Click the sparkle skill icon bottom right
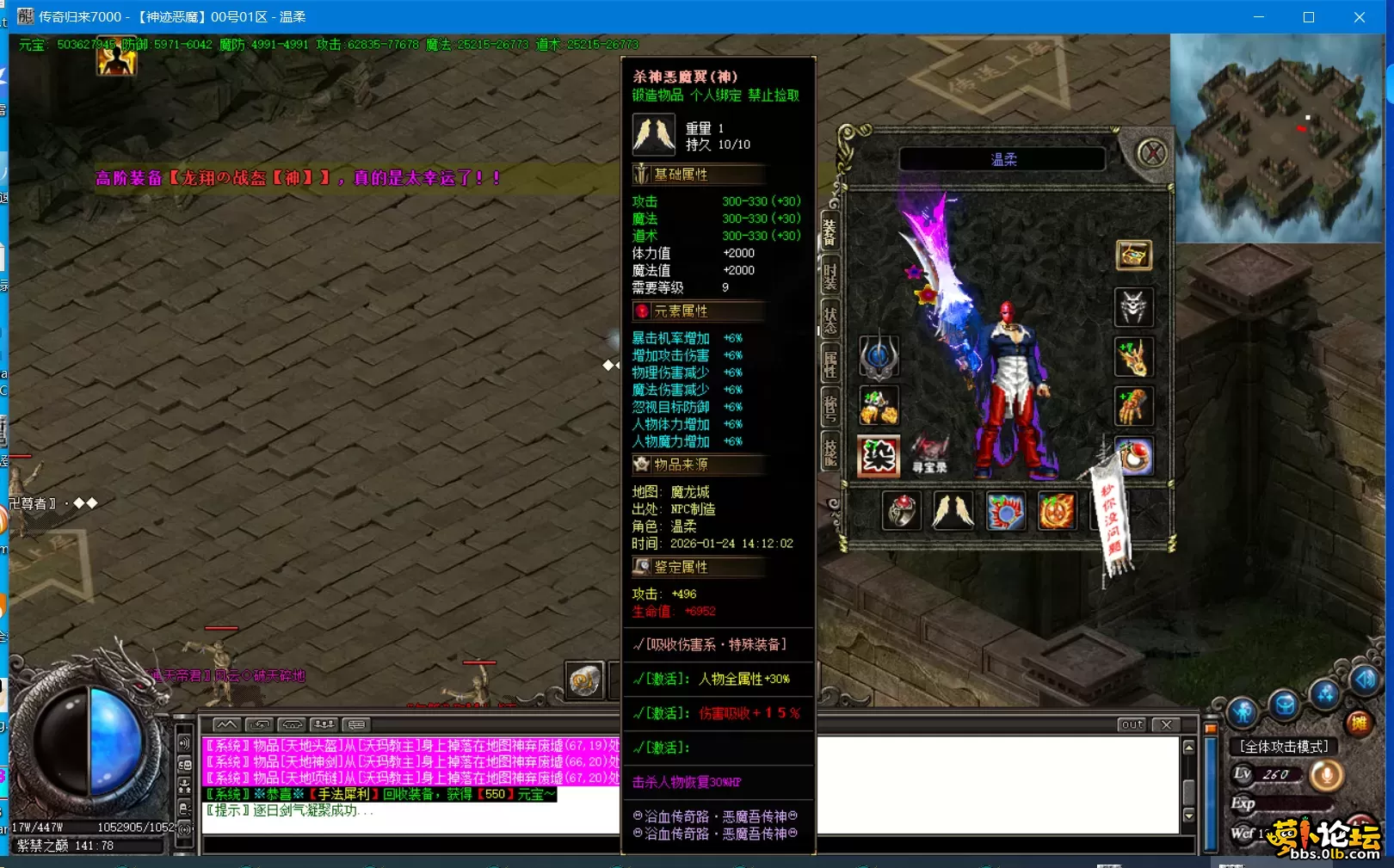Image resolution: width=1394 pixels, height=868 pixels. coord(1324,695)
